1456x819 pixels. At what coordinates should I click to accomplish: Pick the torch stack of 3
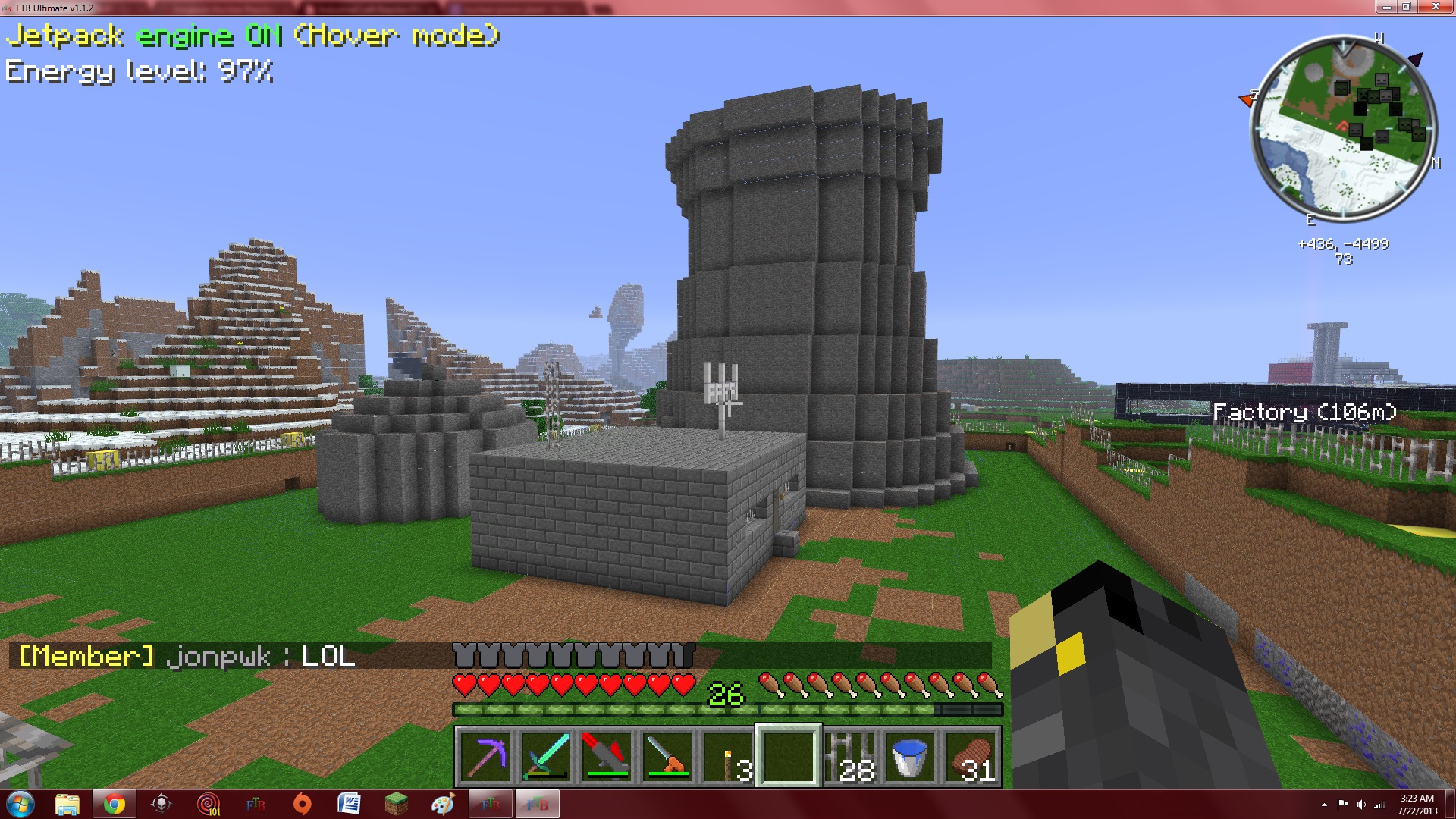(x=728, y=756)
